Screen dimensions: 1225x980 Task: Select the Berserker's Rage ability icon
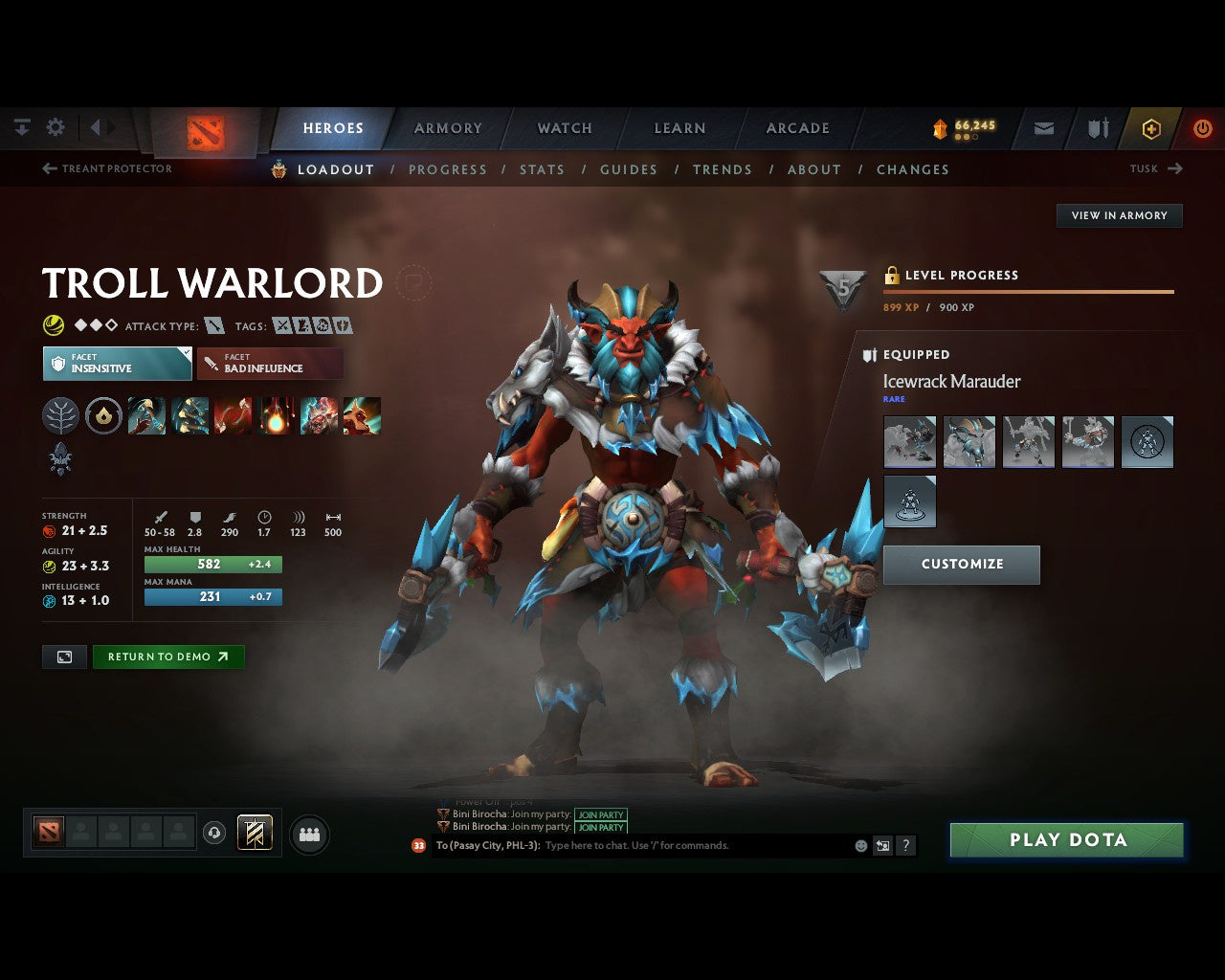tap(146, 415)
